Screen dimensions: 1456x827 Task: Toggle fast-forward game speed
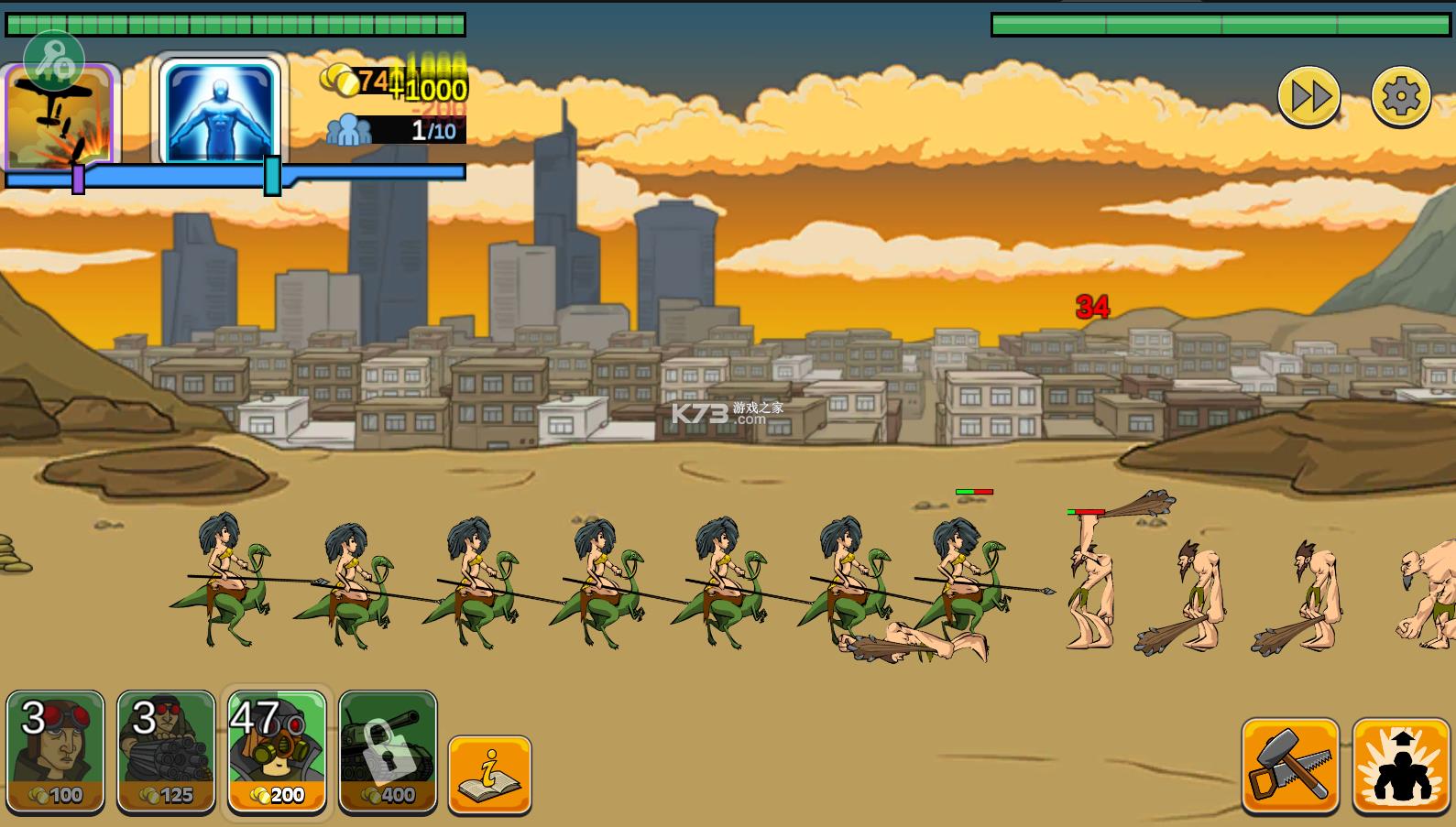[x=1308, y=96]
